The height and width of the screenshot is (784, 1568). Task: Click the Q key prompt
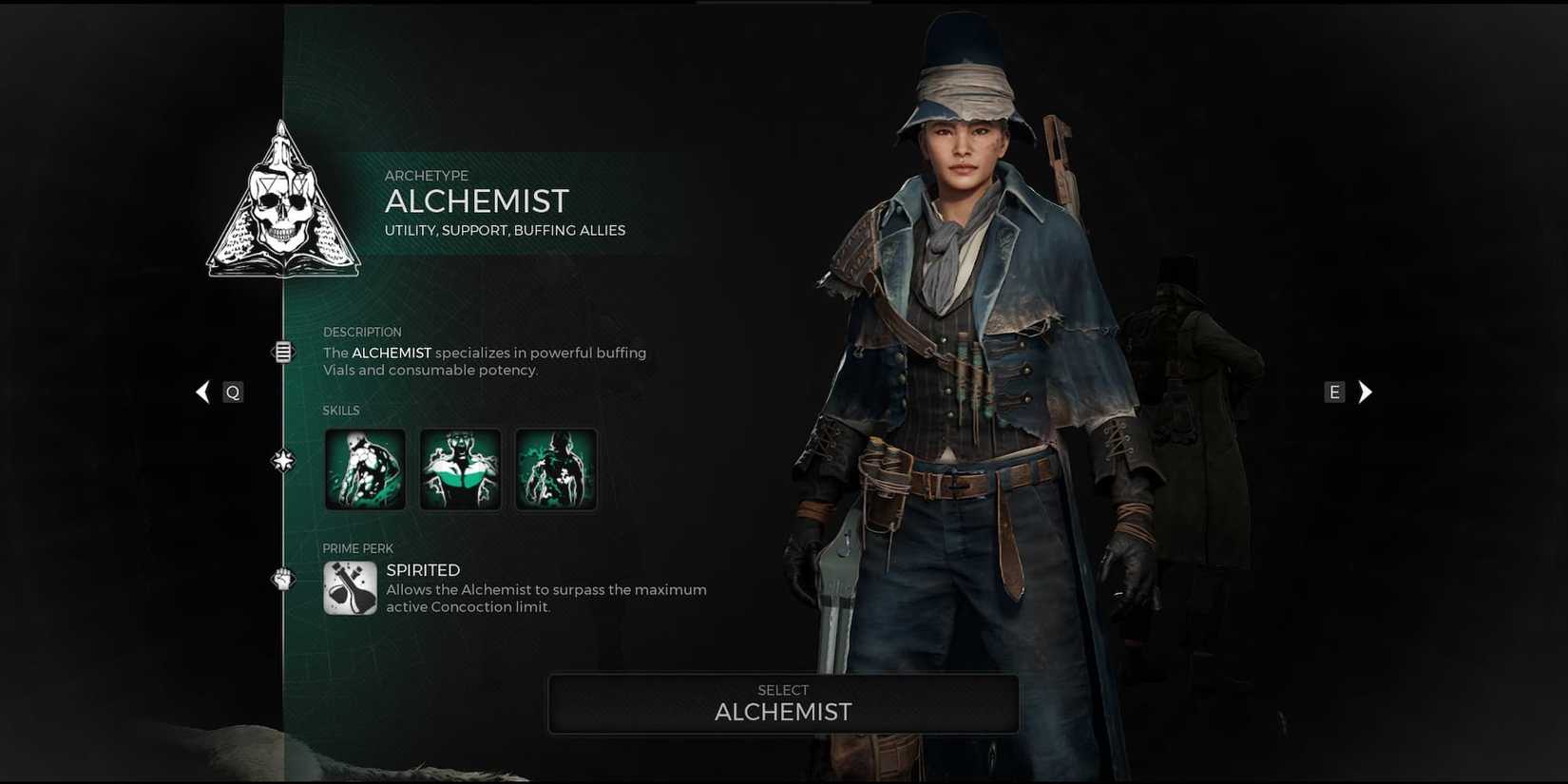coord(233,392)
